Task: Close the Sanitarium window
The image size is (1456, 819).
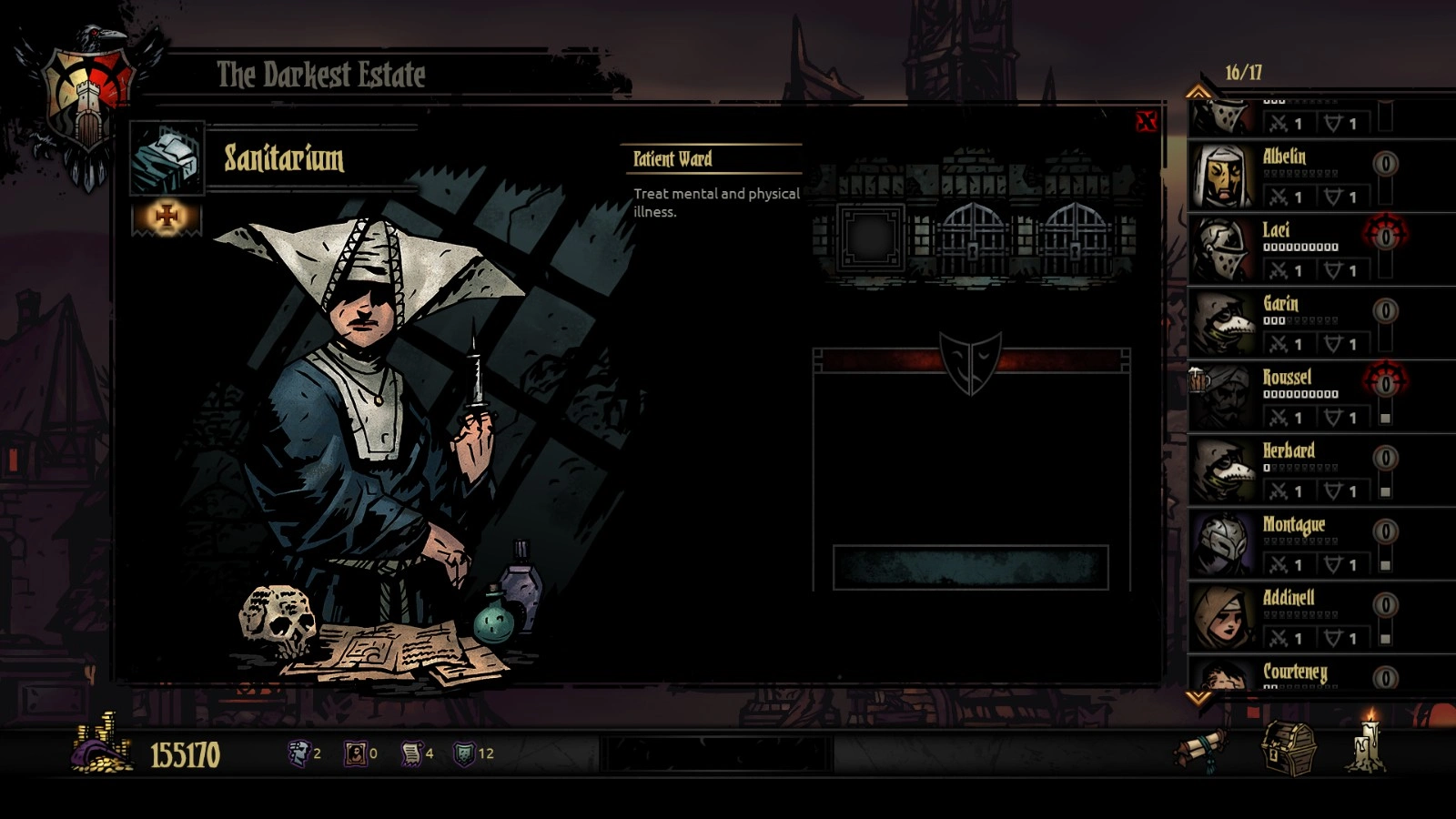Action: (x=1146, y=122)
